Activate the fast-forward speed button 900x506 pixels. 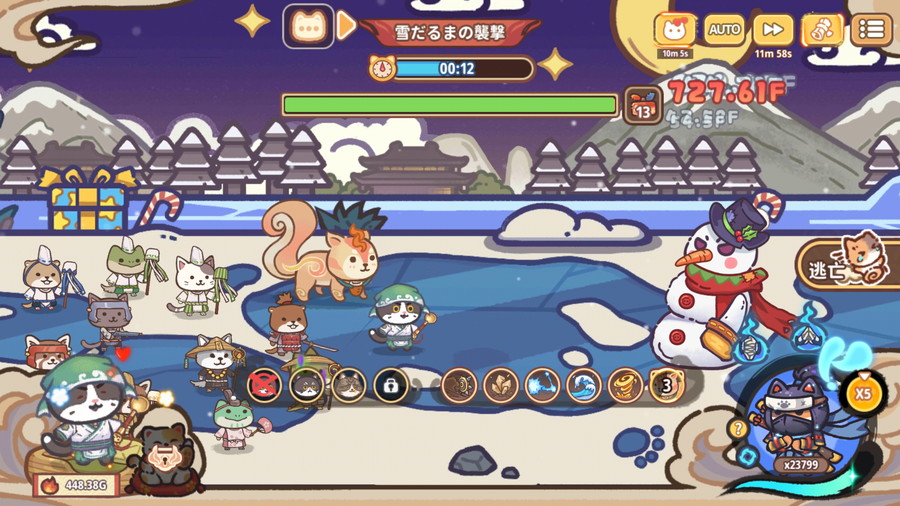pos(773,29)
